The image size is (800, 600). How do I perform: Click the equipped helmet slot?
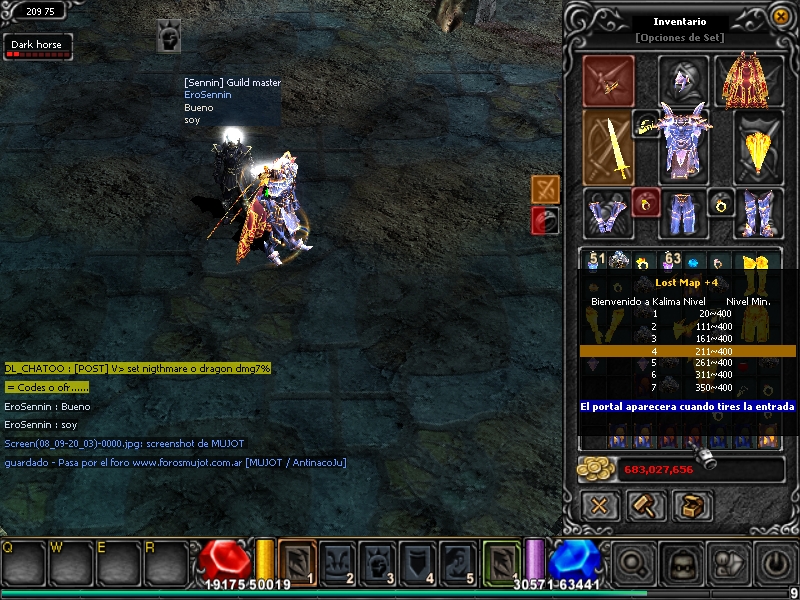(x=683, y=79)
